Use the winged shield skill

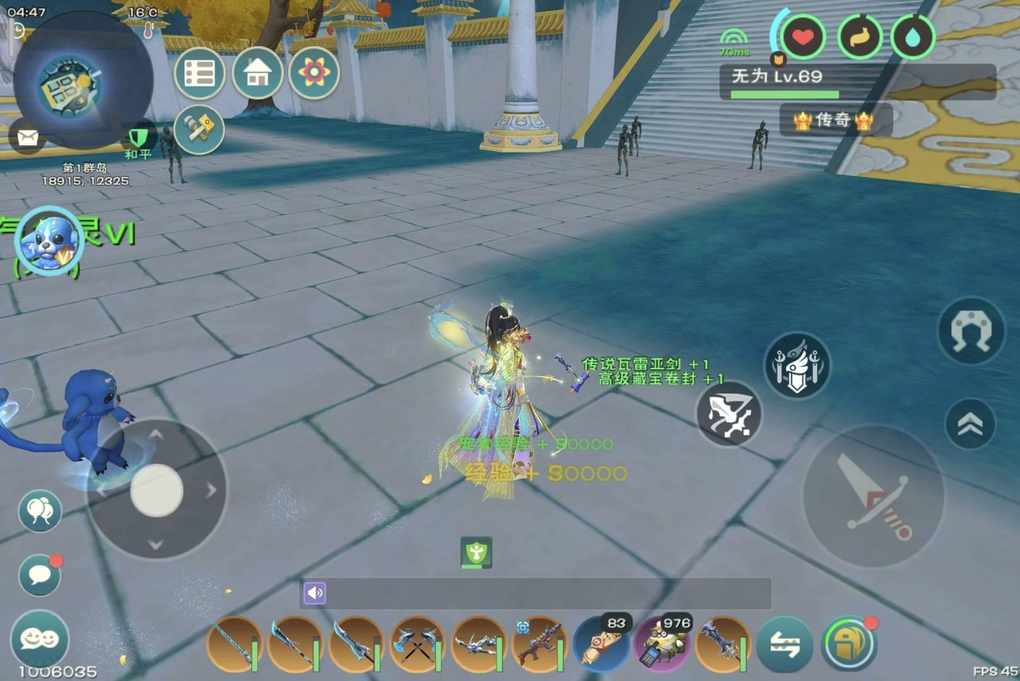[796, 365]
